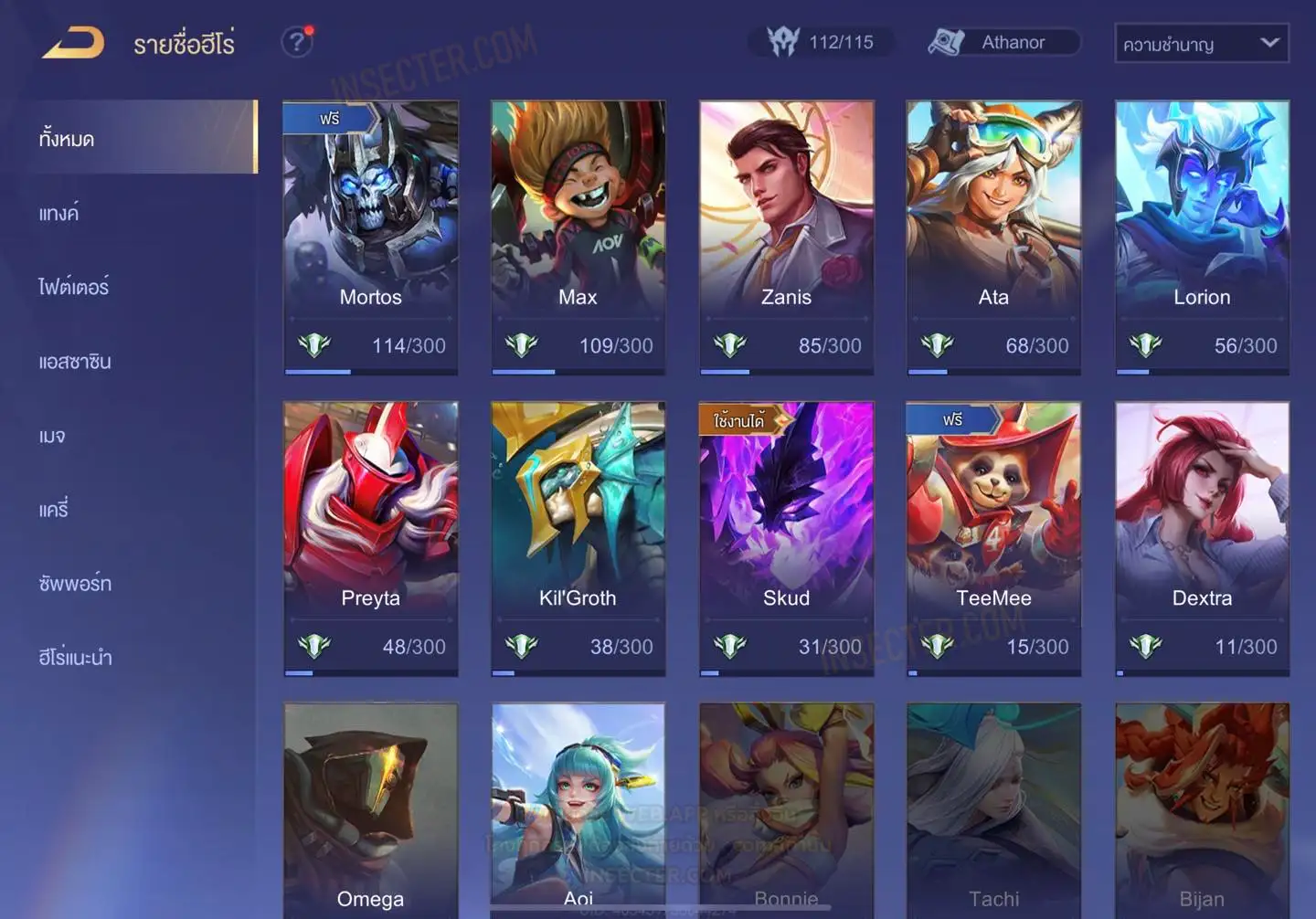Open the proficiency sort dropdown
The width and height of the screenshot is (1316, 919).
(1201, 43)
